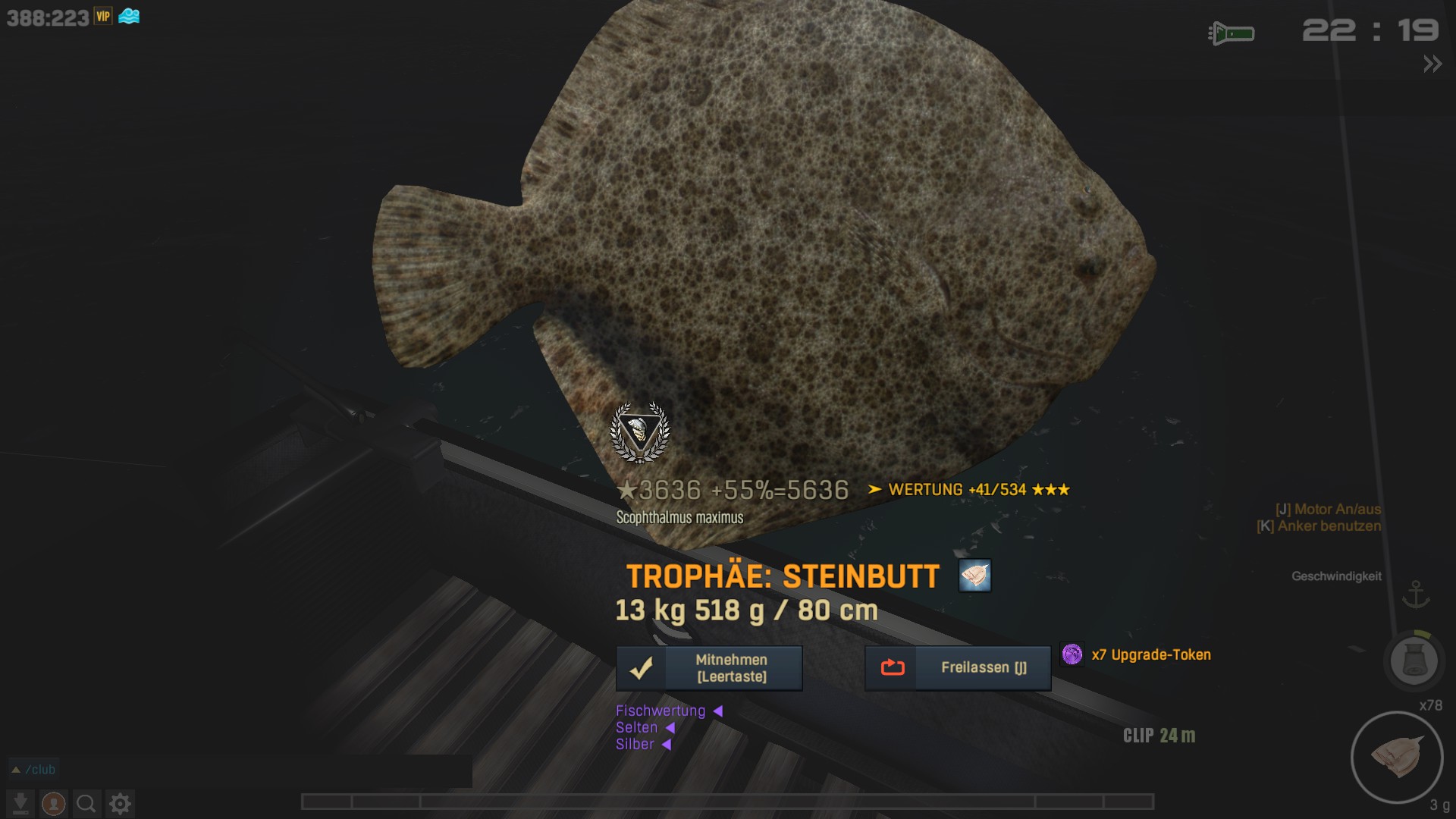This screenshot has width=1456, height=819.
Task: Open the /club chat channel selector
Action: click(33, 770)
